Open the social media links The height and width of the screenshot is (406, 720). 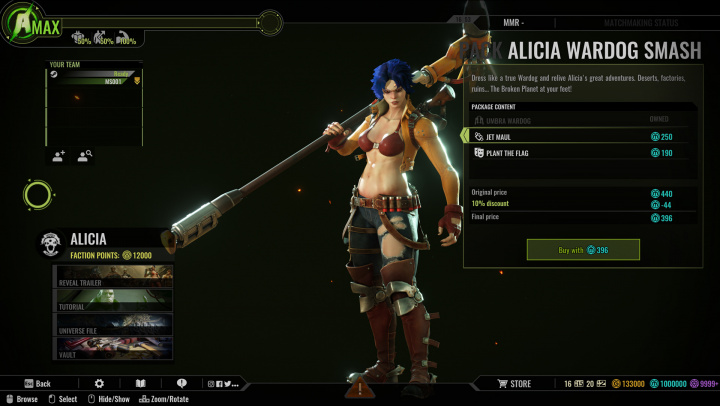[x=223, y=383]
